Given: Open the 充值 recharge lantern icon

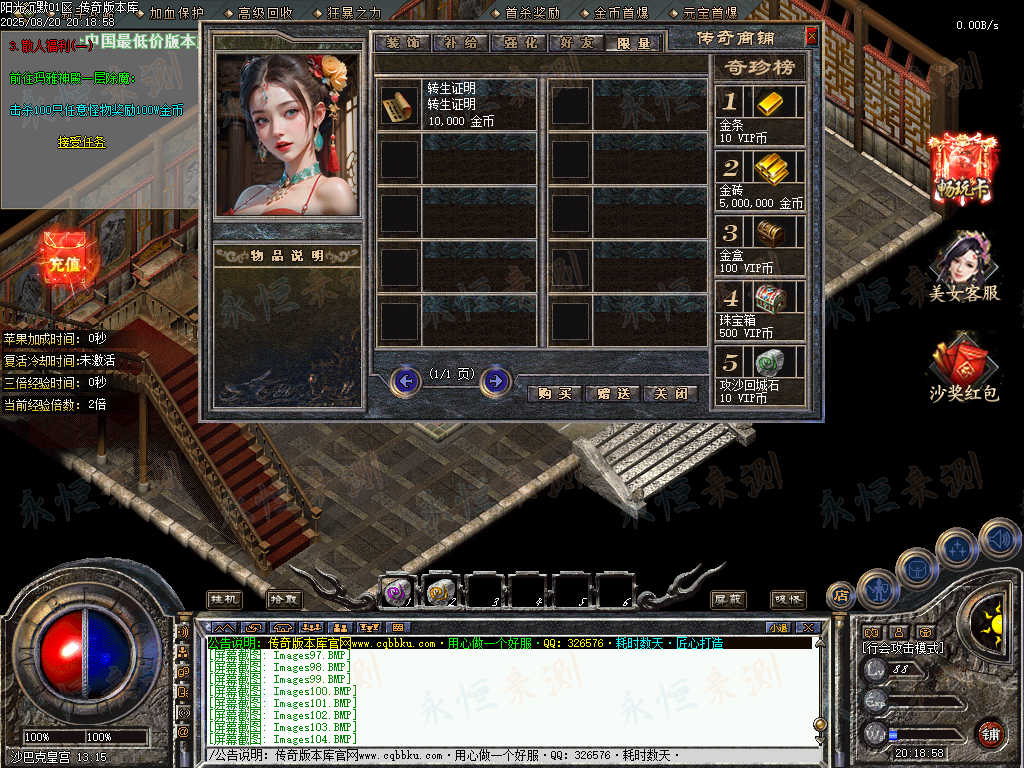Looking at the screenshot, I should pyautogui.click(x=64, y=262).
